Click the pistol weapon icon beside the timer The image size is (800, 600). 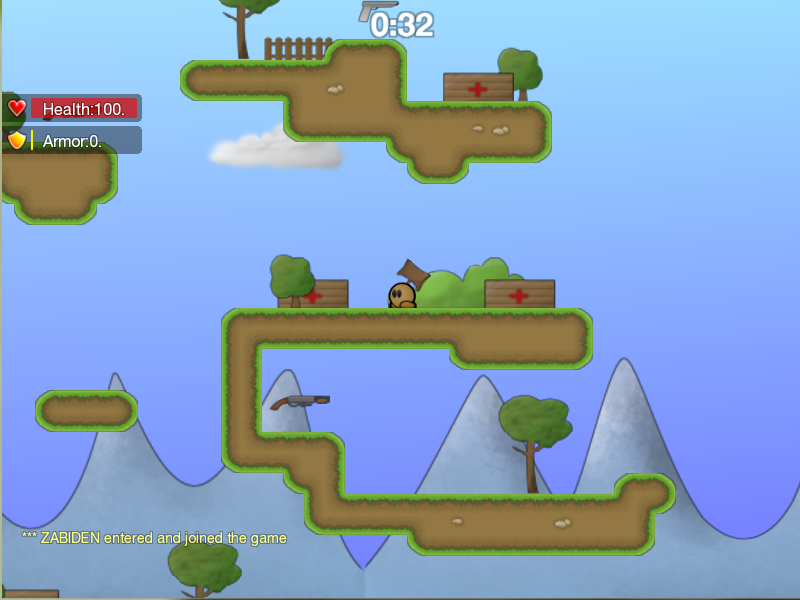pyautogui.click(x=375, y=9)
